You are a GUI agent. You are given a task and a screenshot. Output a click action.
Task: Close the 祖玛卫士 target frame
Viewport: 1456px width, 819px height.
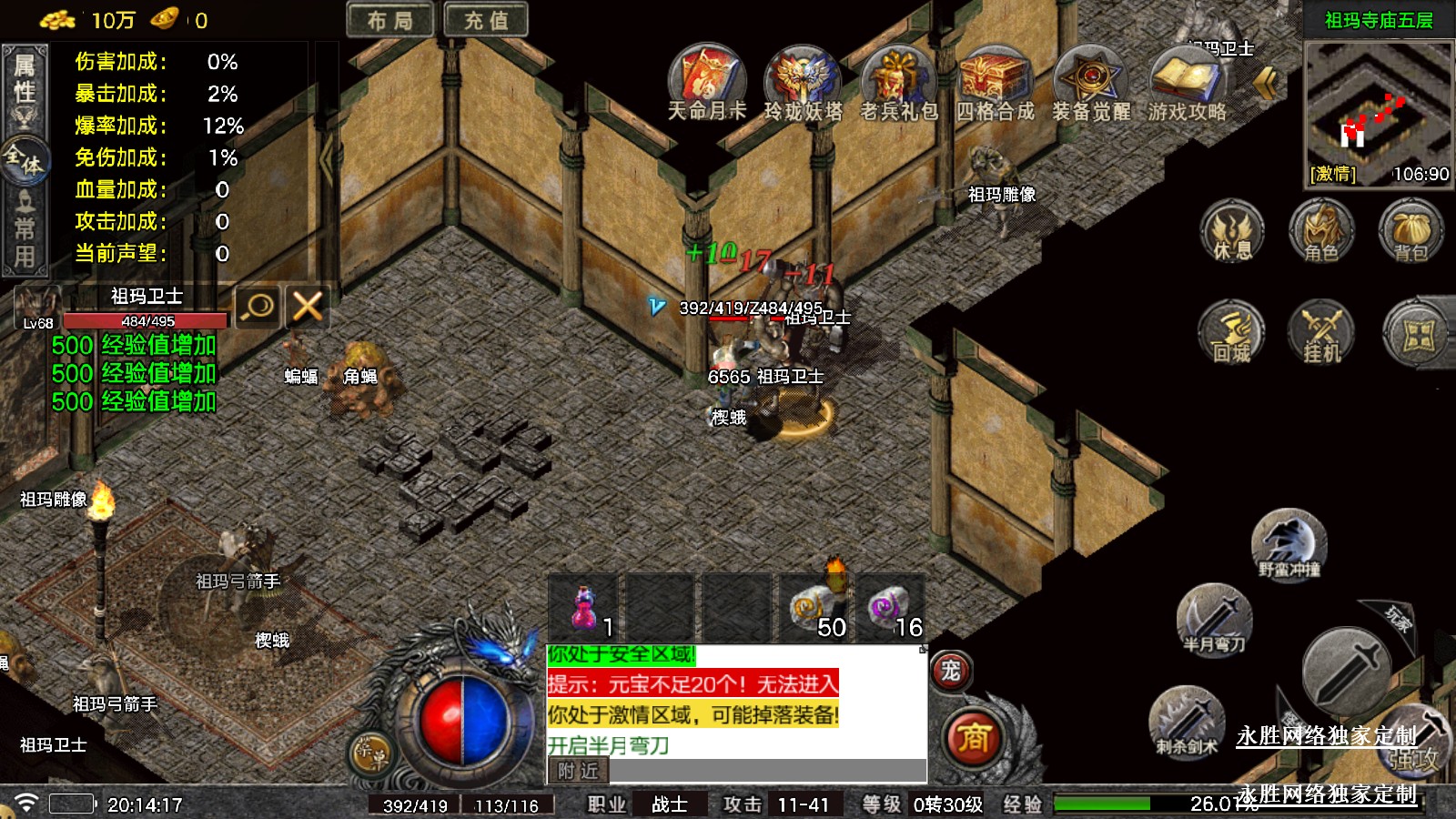308,307
